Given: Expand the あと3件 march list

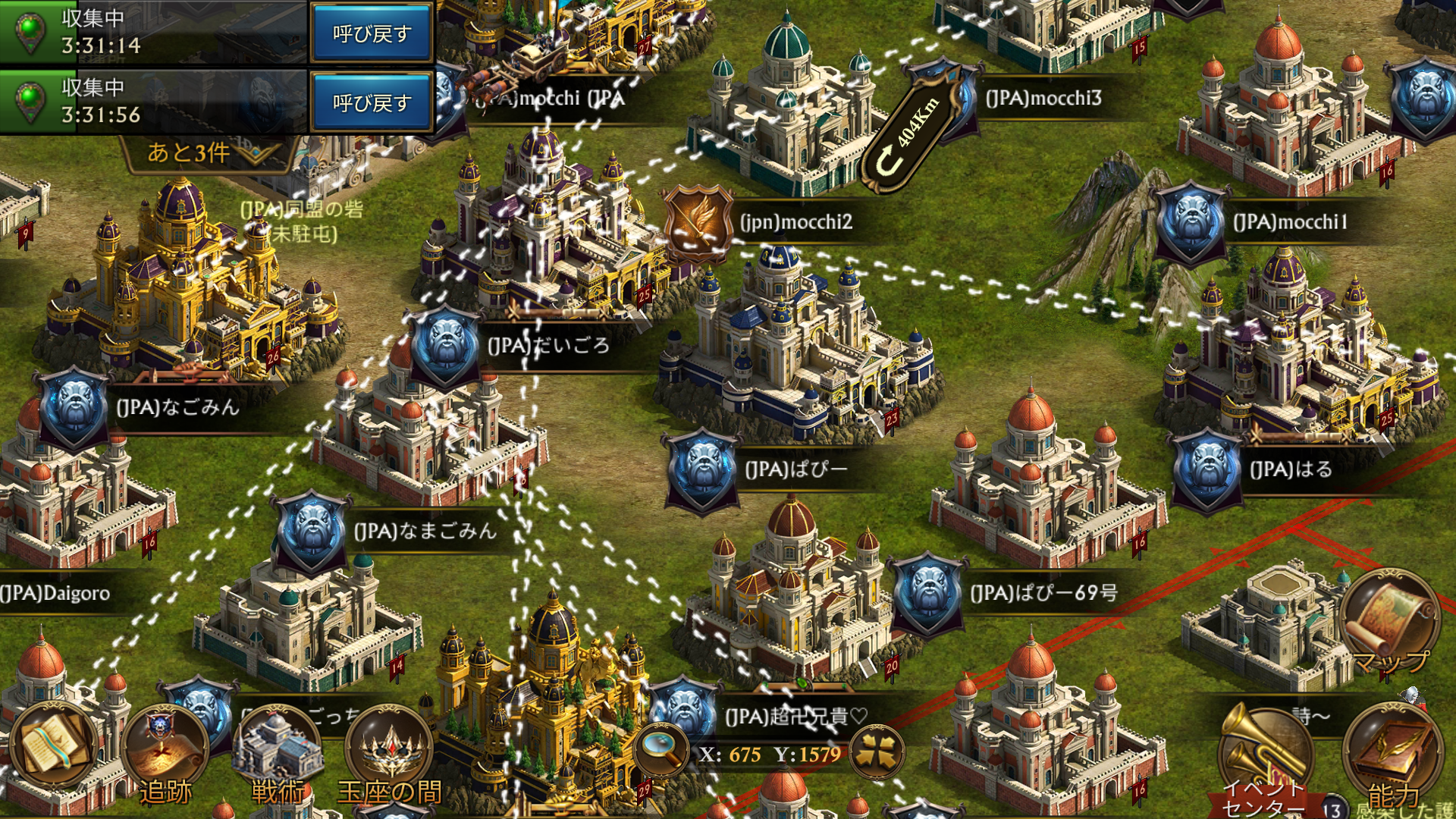Looking at the screenshot, I should pos(205,152).
